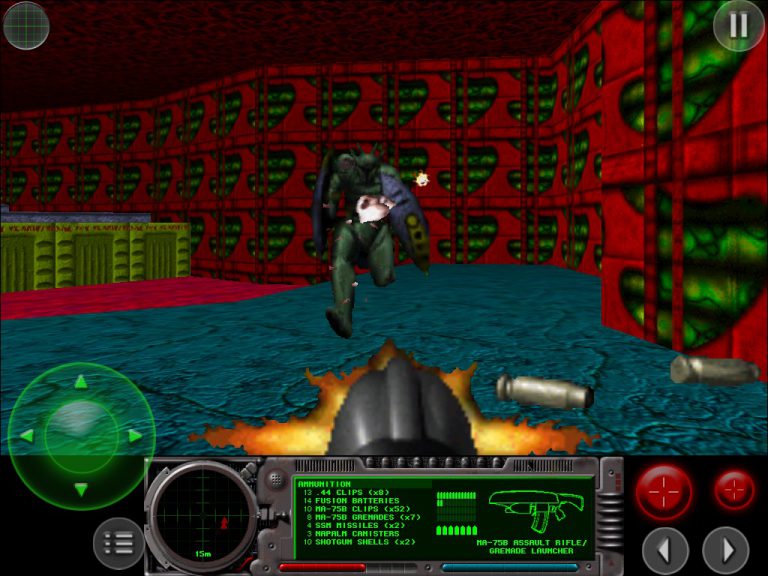Tap the large red primary fire button

coord(664,492)
